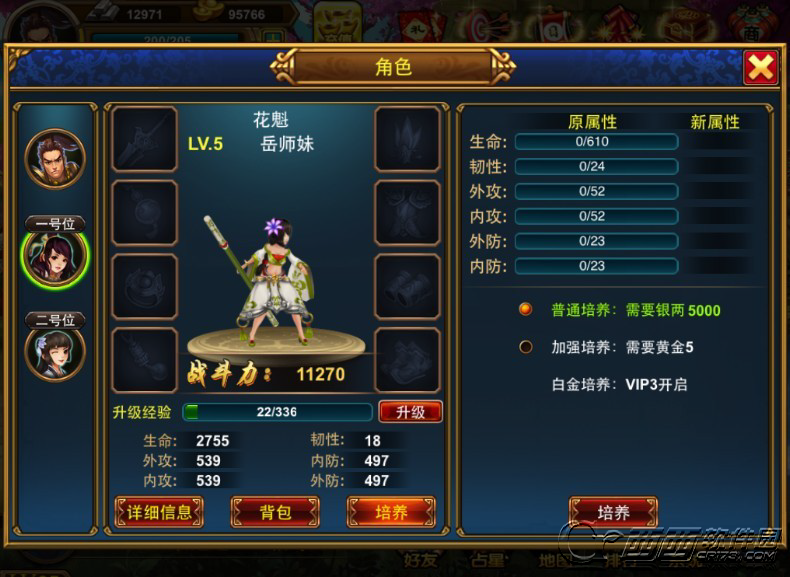Select the male warrior portrait
The image size is (790, 577).
pos(55,158)
